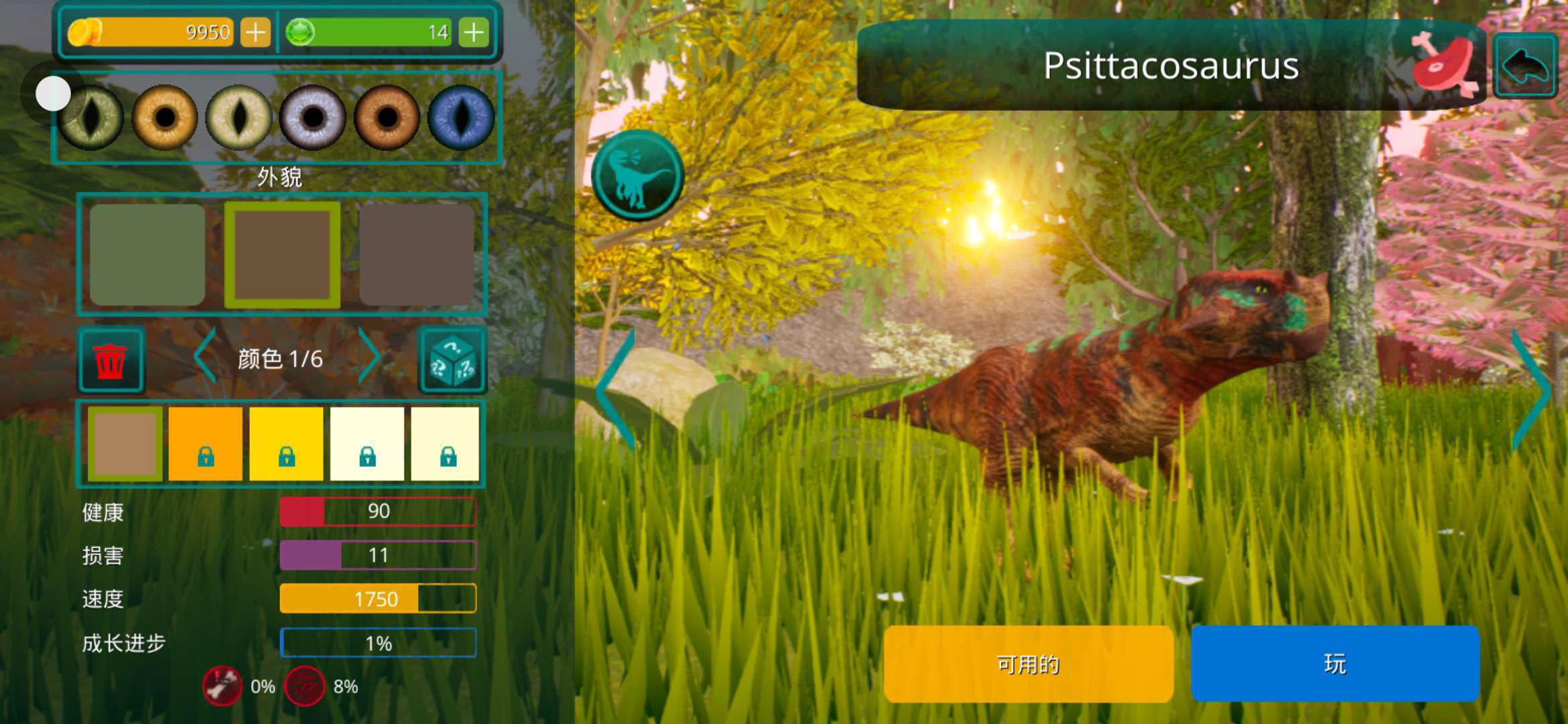Delete the colors with the red trash button

point(111,360)
